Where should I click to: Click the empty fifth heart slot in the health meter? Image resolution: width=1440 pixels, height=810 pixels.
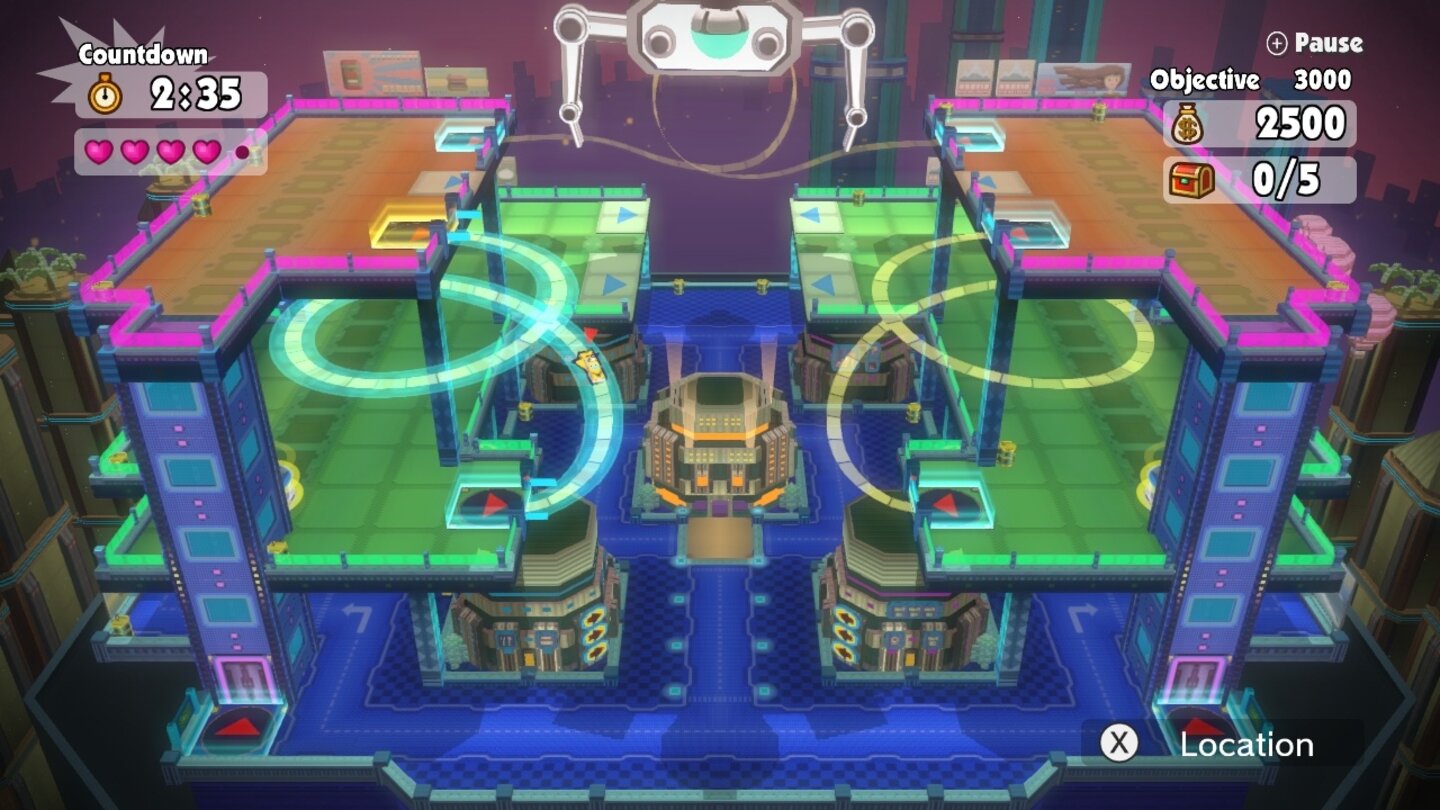(x=240, y=150)
